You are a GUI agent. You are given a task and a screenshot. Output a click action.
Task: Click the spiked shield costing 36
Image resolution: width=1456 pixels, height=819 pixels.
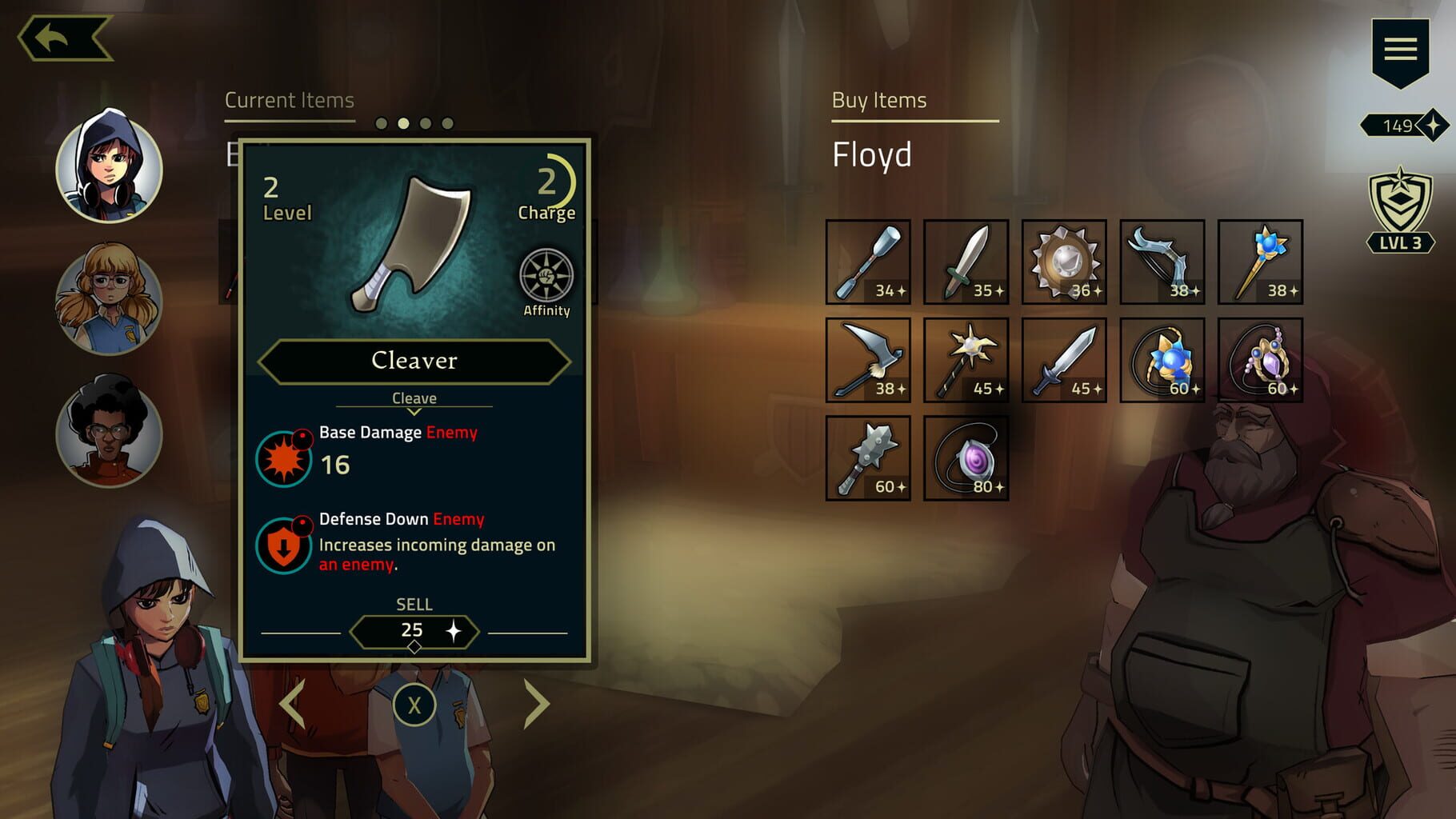click(1064, 260)
